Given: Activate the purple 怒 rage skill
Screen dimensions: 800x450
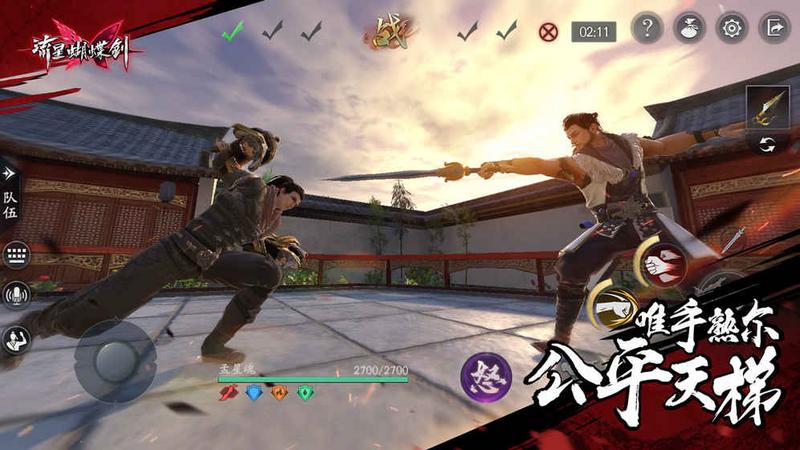Looking at the screenshot, I should [x=486, y=379].
